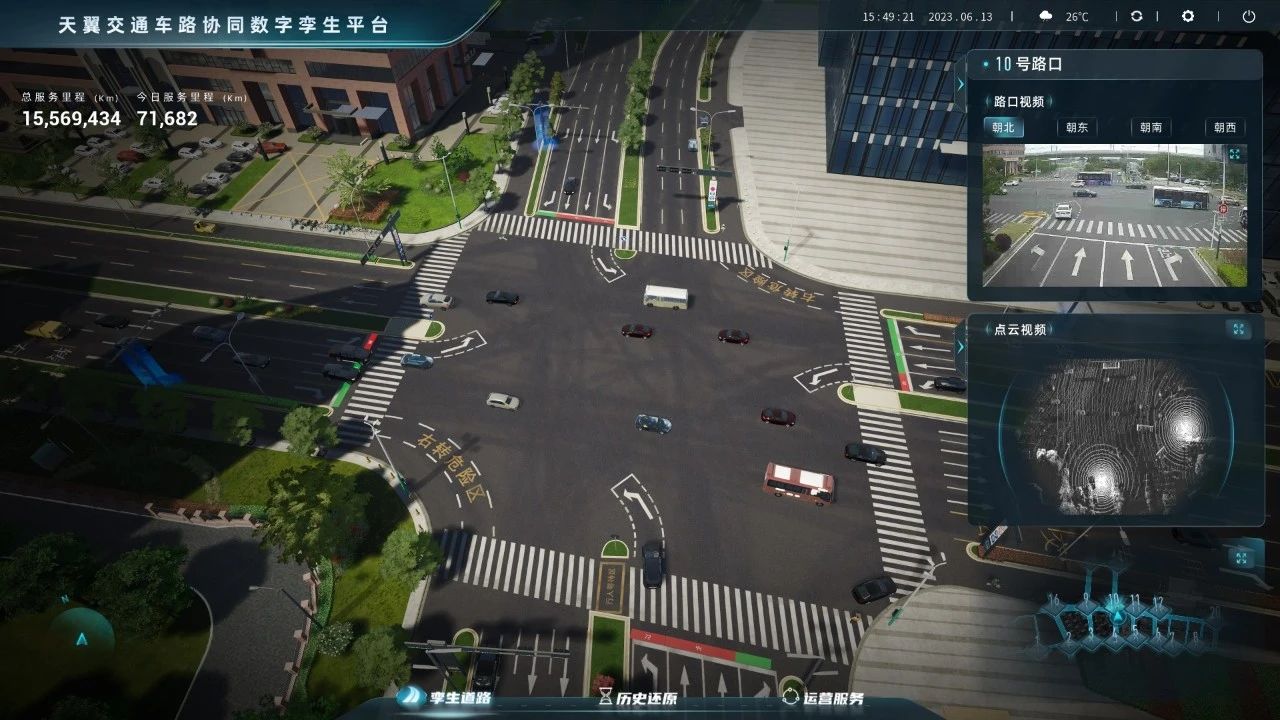Image resolution: width=1280 pixels, height=720 pixels.
Task: Click the refresh icon in top bar
Action: point(1137,16)
